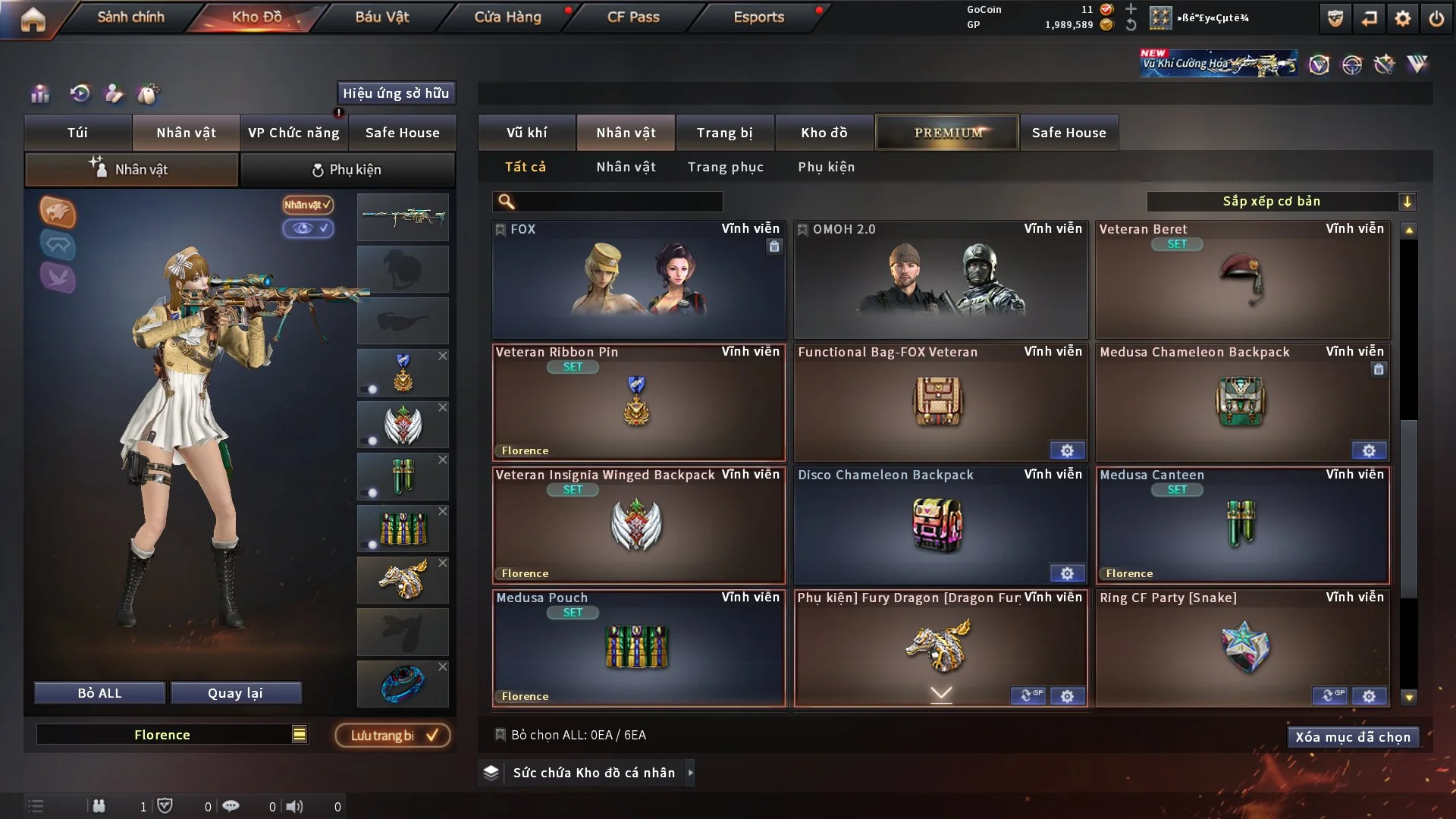Open the Cửa Hàng shop tab

click(x=507, y=17)
